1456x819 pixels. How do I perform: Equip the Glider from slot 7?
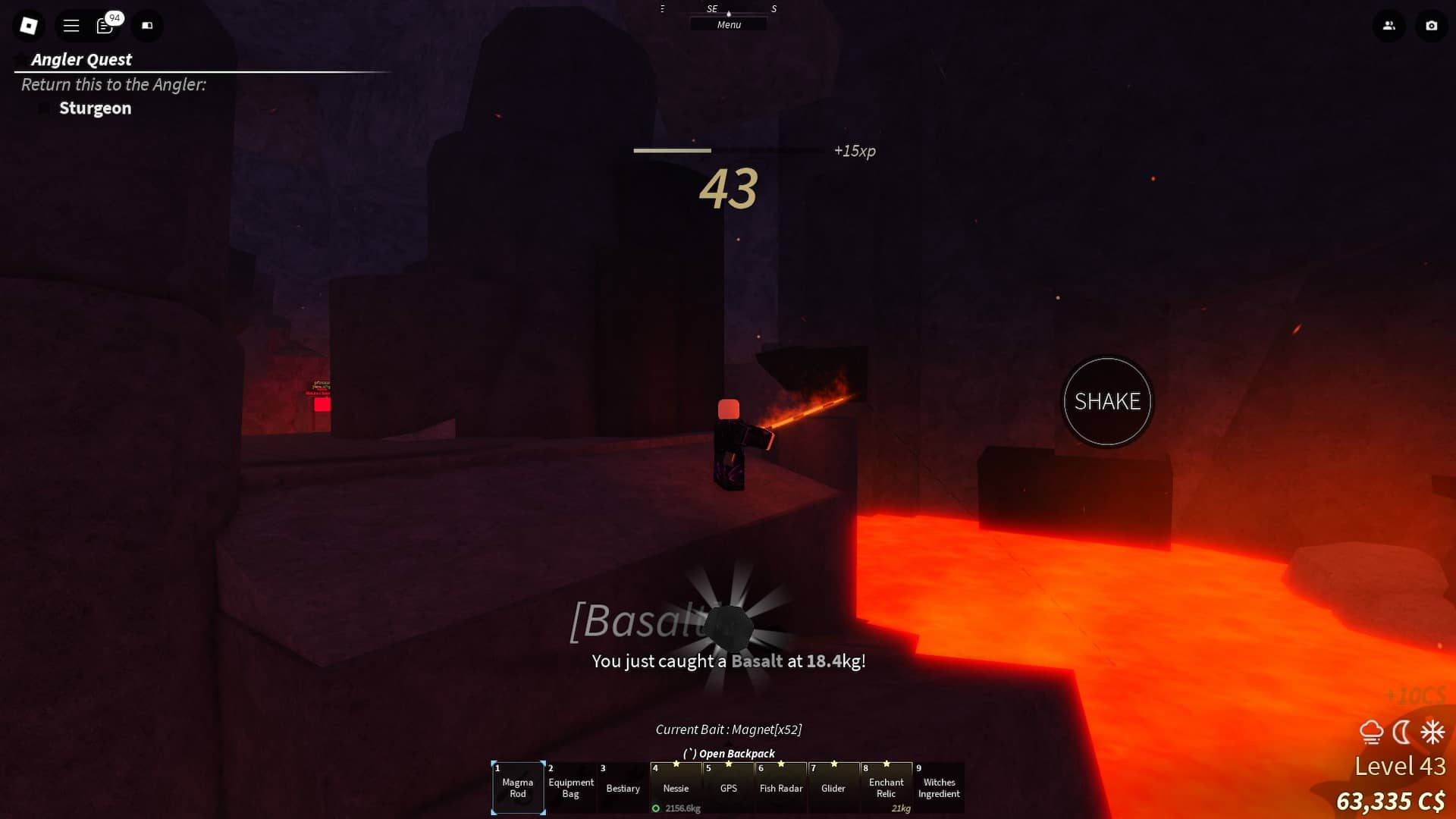(833, 789)
